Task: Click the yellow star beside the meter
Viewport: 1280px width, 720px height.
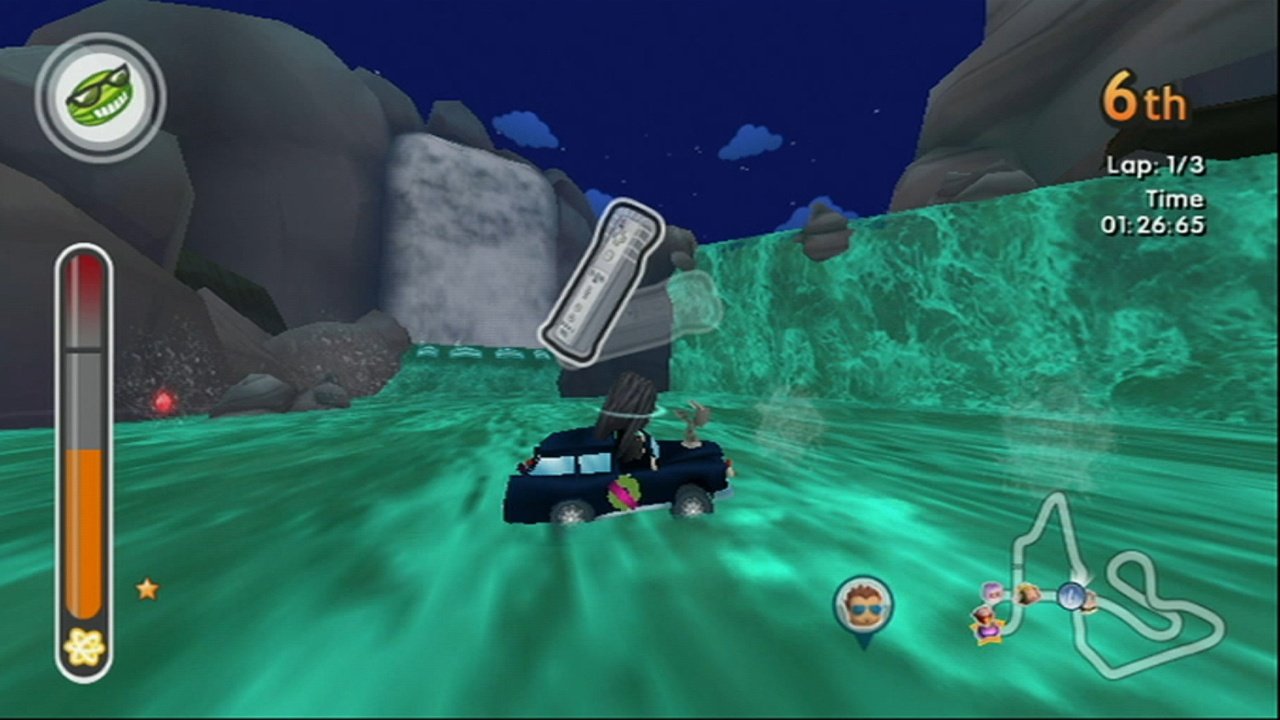Action: click(x=146, y=589)
